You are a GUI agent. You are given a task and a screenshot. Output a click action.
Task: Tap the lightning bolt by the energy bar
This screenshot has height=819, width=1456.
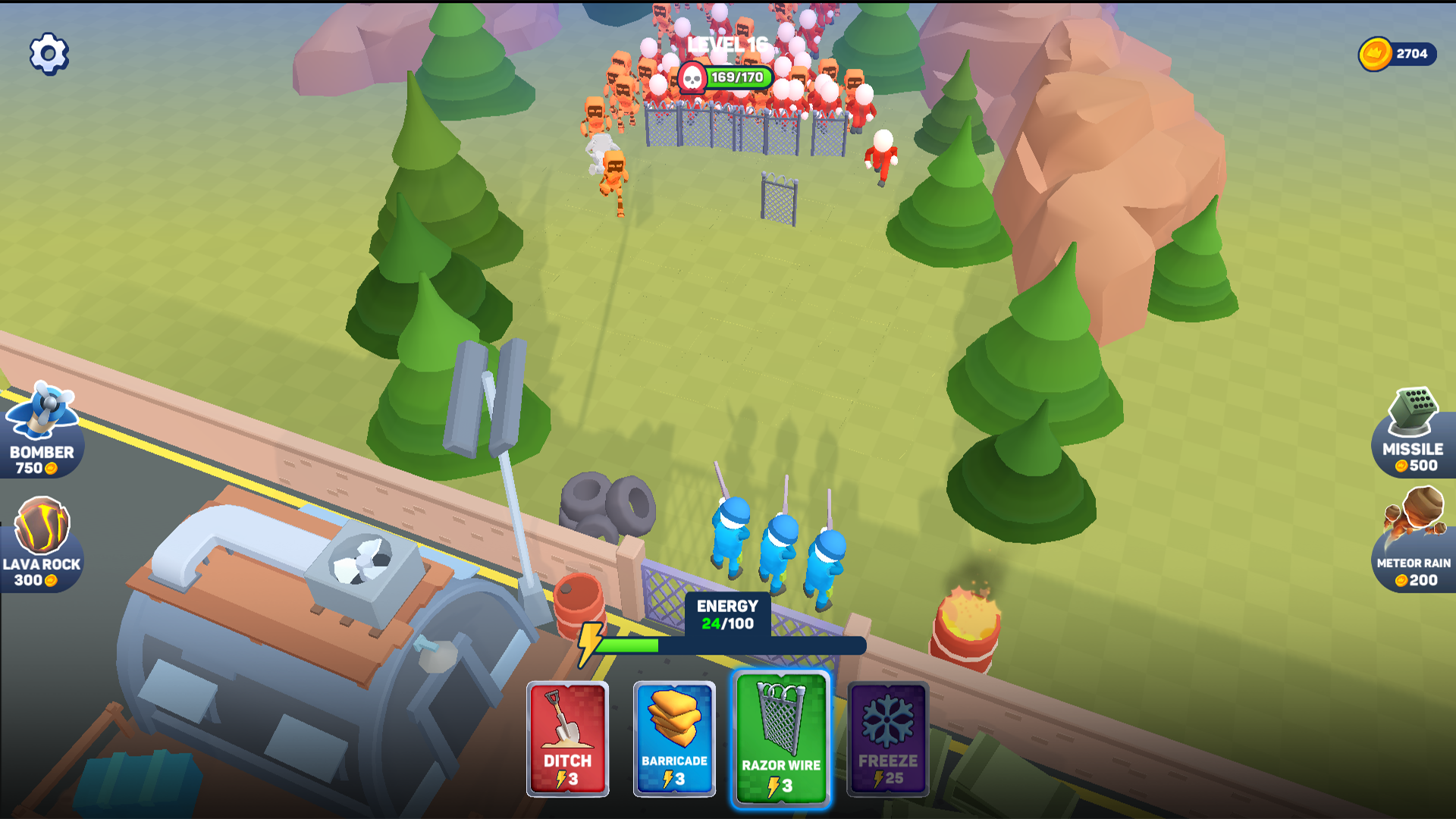(588, 643)
